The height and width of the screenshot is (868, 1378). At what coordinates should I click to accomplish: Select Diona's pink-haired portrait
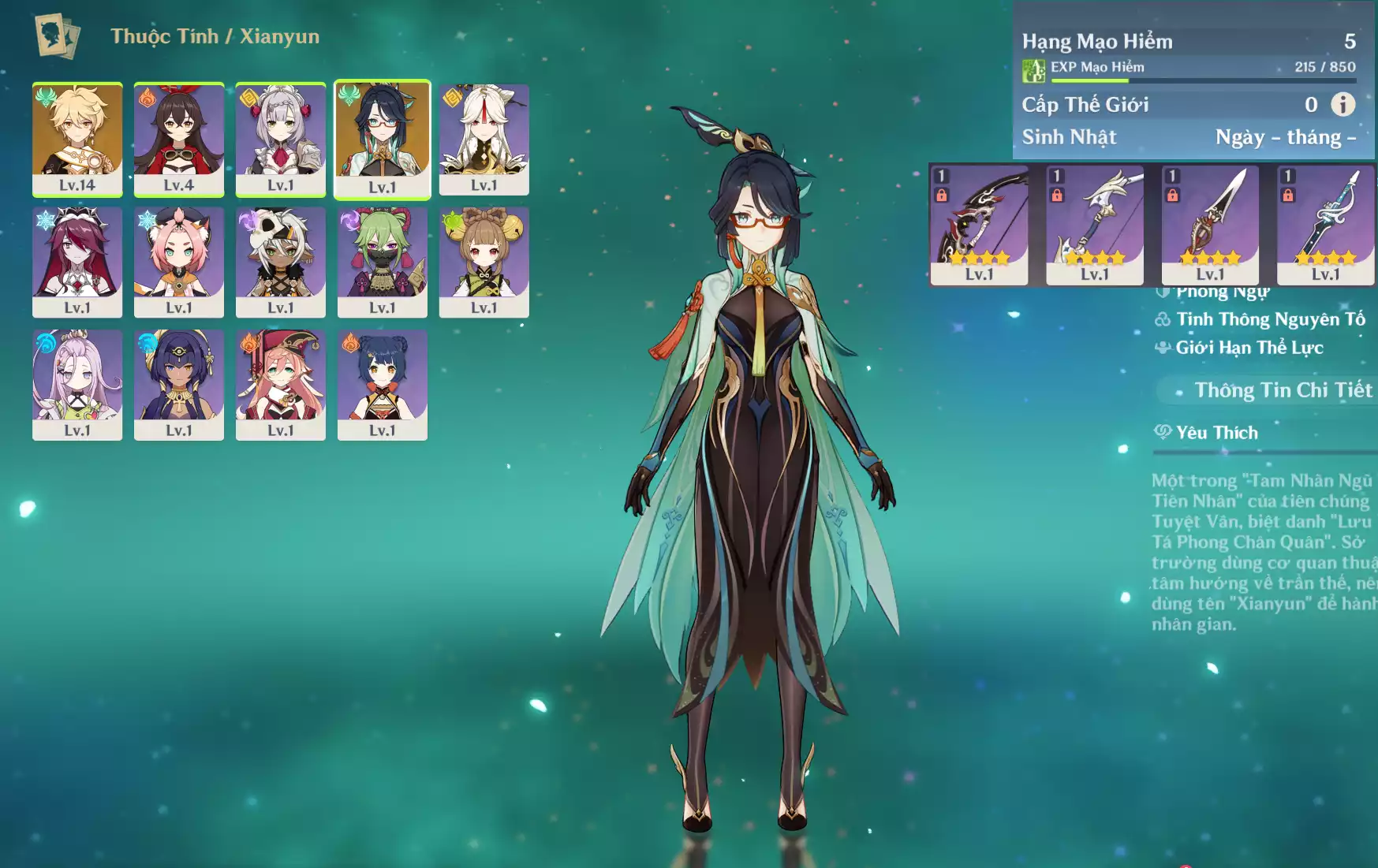[x=179, y=262]
